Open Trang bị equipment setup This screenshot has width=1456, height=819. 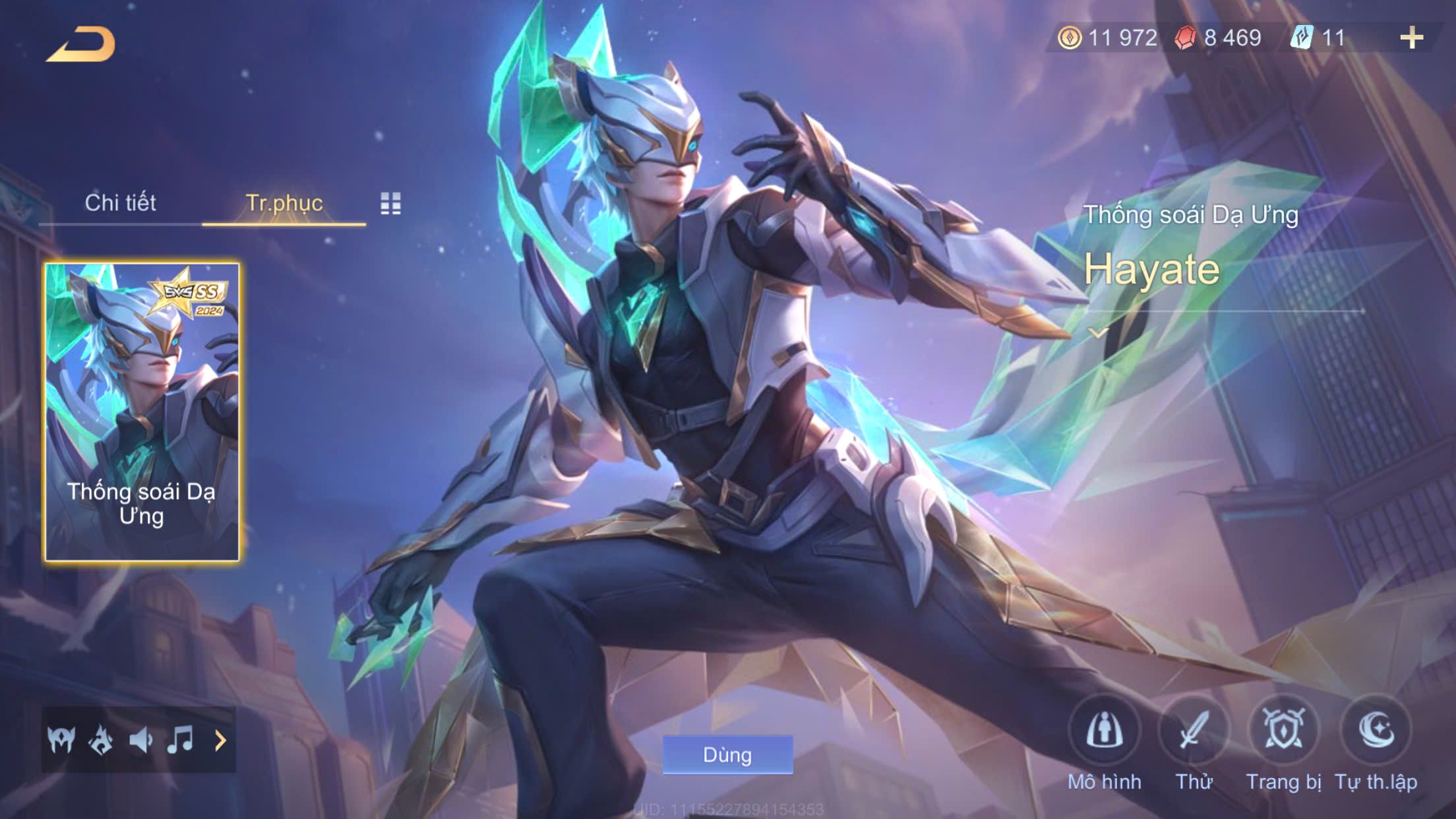1283,731
